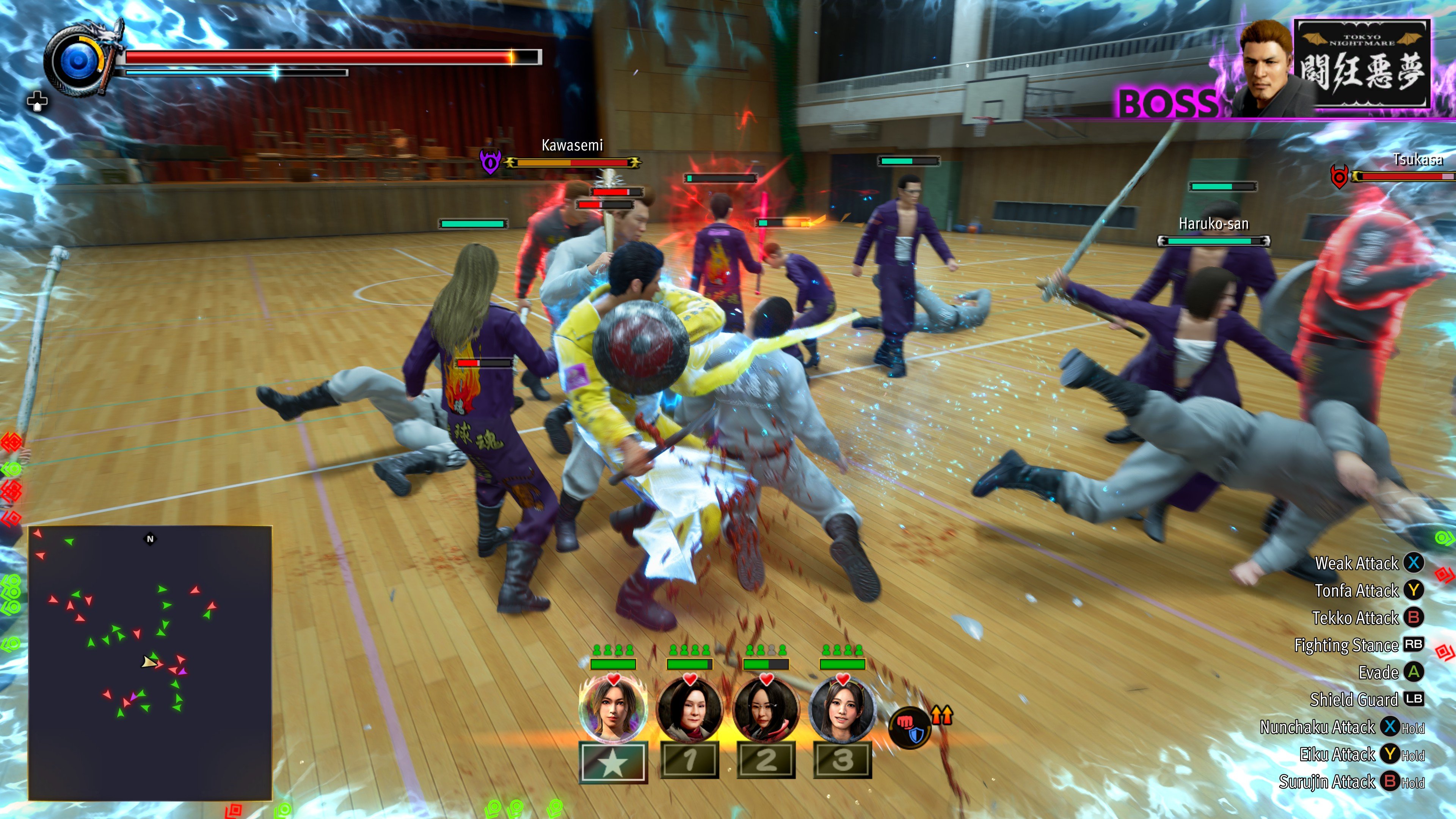Choose squad slot number 3
1456x819 pixels.
[842, 760]
